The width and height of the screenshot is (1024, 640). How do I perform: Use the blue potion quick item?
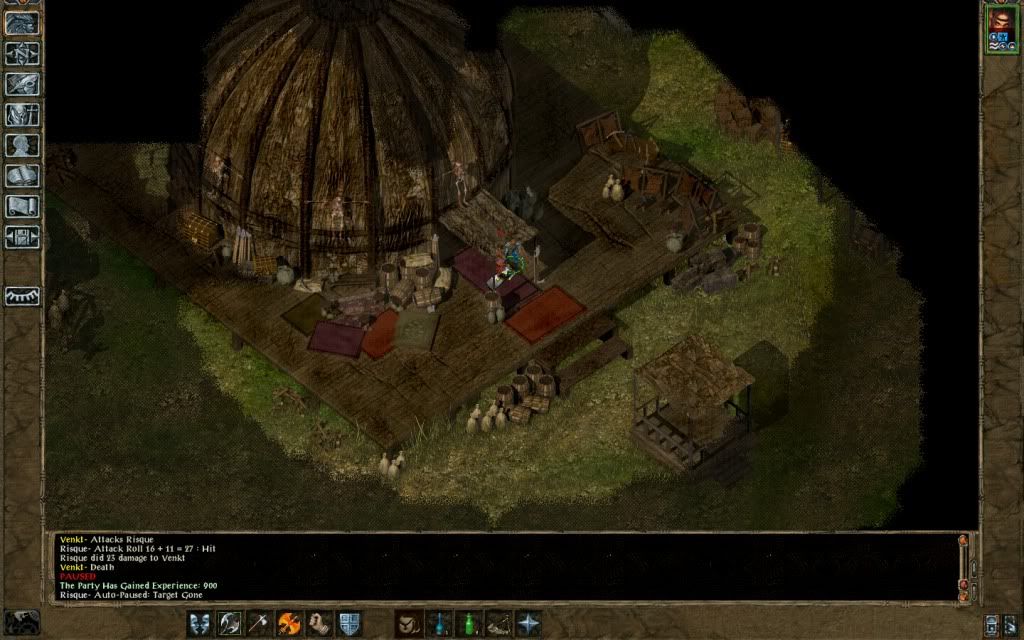click(x=438, y=623)
